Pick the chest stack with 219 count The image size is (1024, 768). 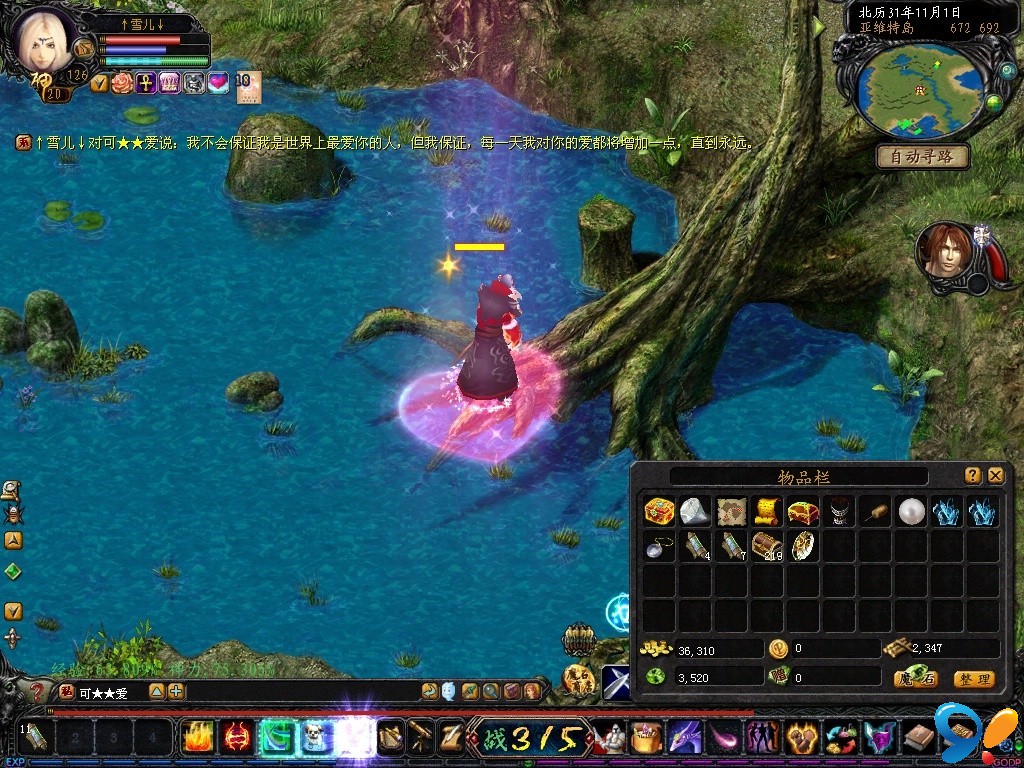767,546
